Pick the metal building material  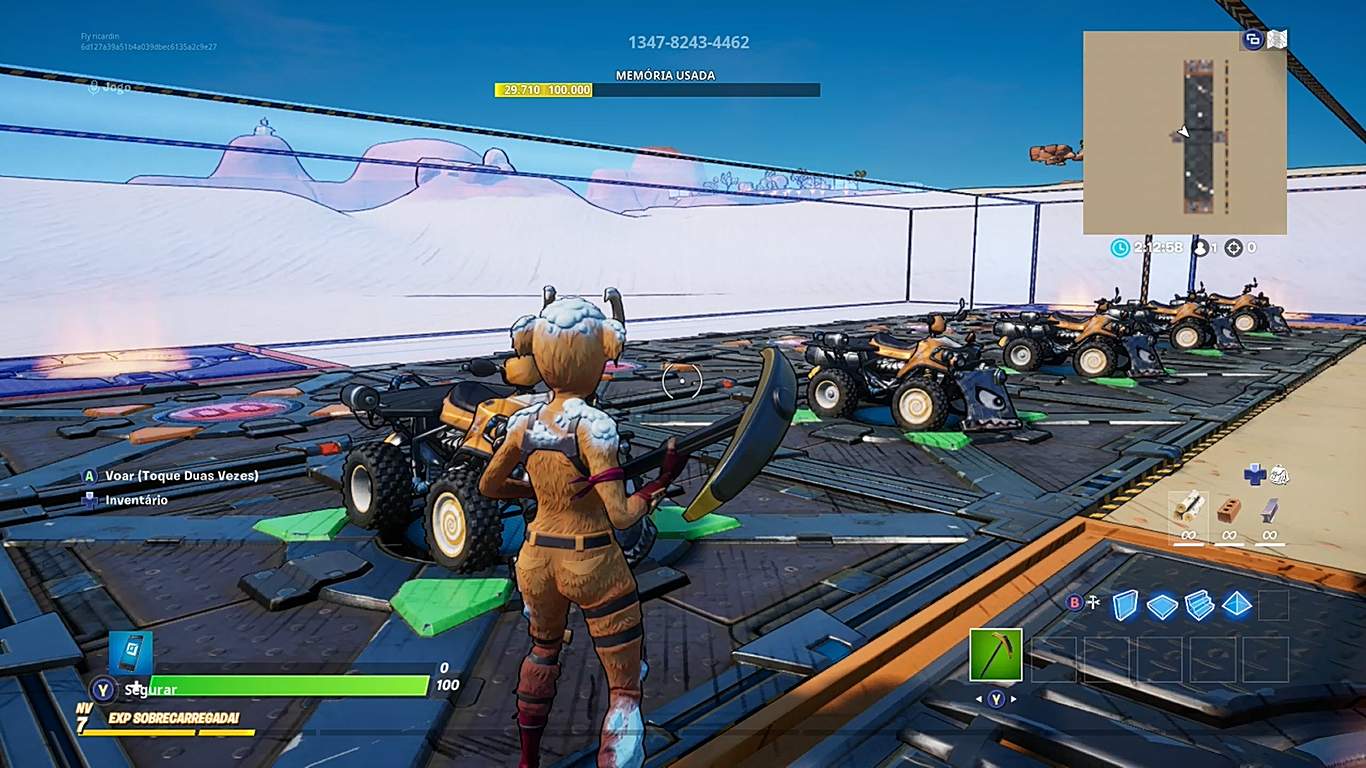click(x=1269, y=510)
